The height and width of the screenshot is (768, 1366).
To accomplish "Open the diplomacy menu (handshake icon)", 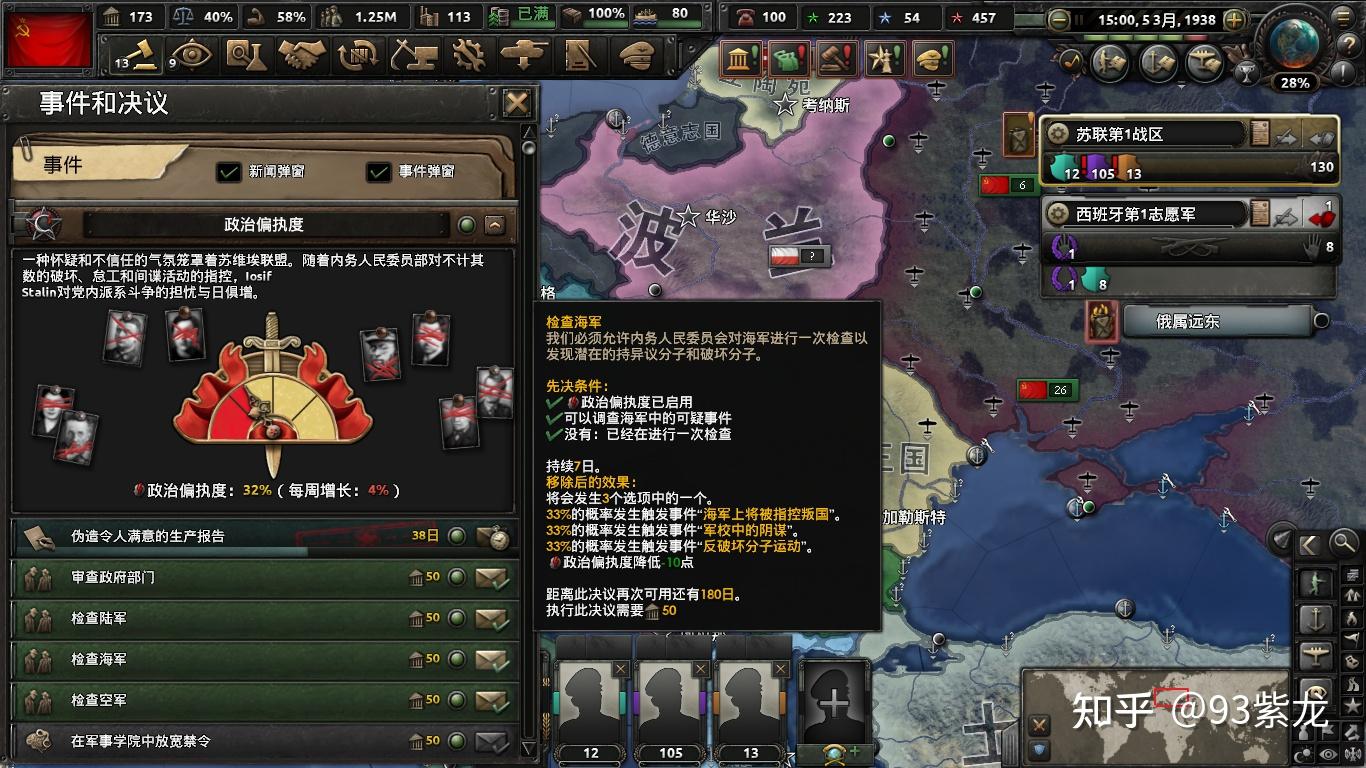I will click(300, 57).
